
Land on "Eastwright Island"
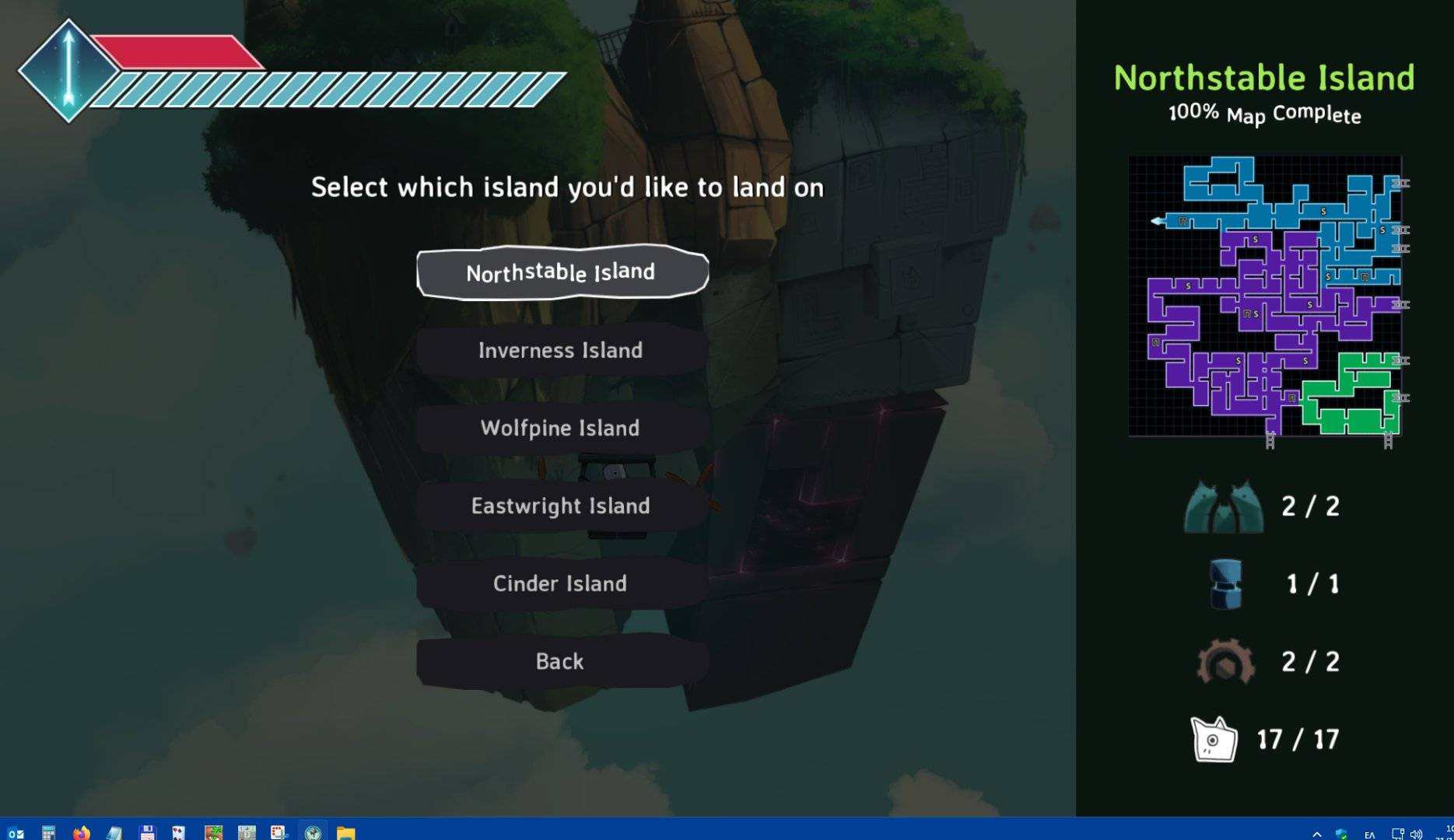(562, 506)
